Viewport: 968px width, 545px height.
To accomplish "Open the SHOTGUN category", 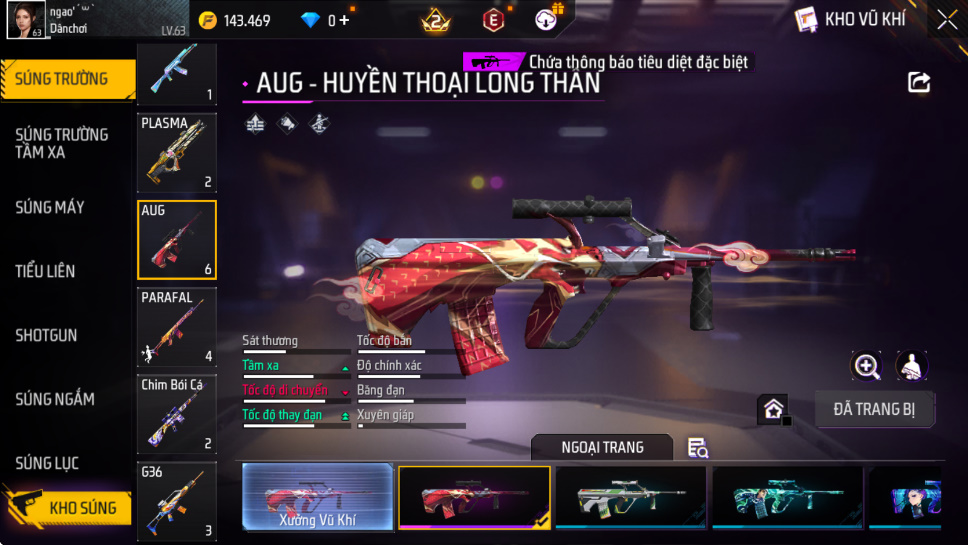I will [46, 335].
